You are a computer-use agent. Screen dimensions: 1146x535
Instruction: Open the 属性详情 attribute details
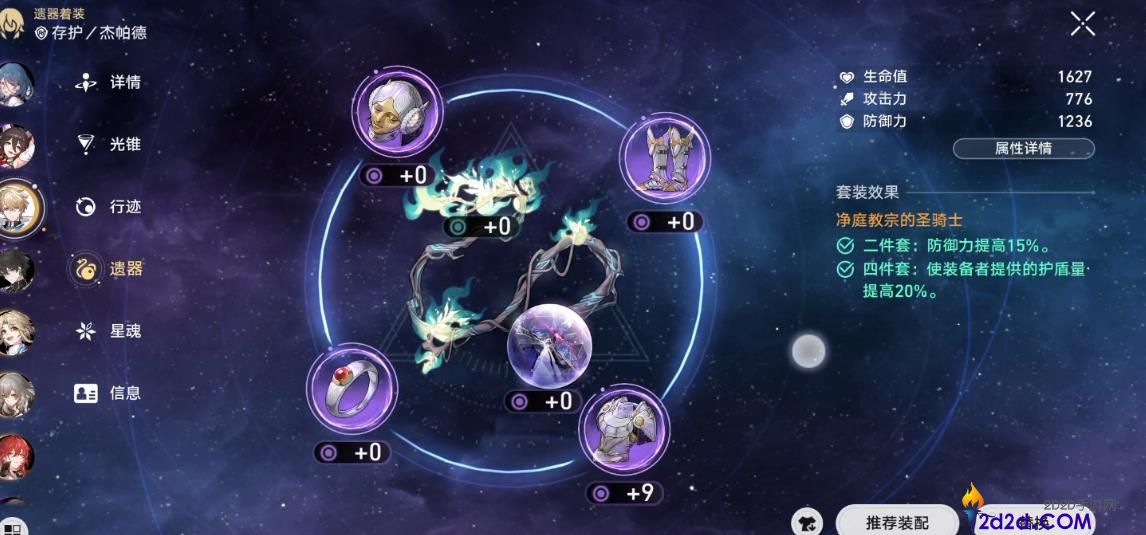(x=1023, y=148)
